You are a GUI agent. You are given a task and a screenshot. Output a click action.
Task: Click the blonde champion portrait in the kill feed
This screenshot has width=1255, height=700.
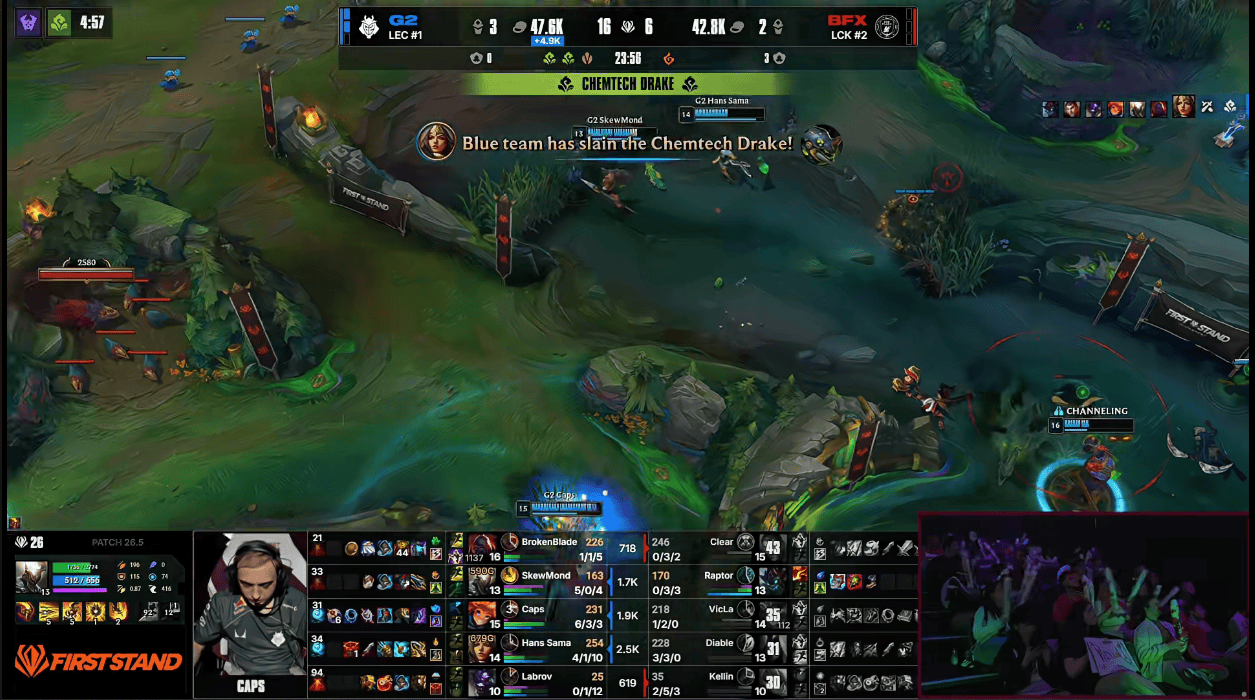436,143
